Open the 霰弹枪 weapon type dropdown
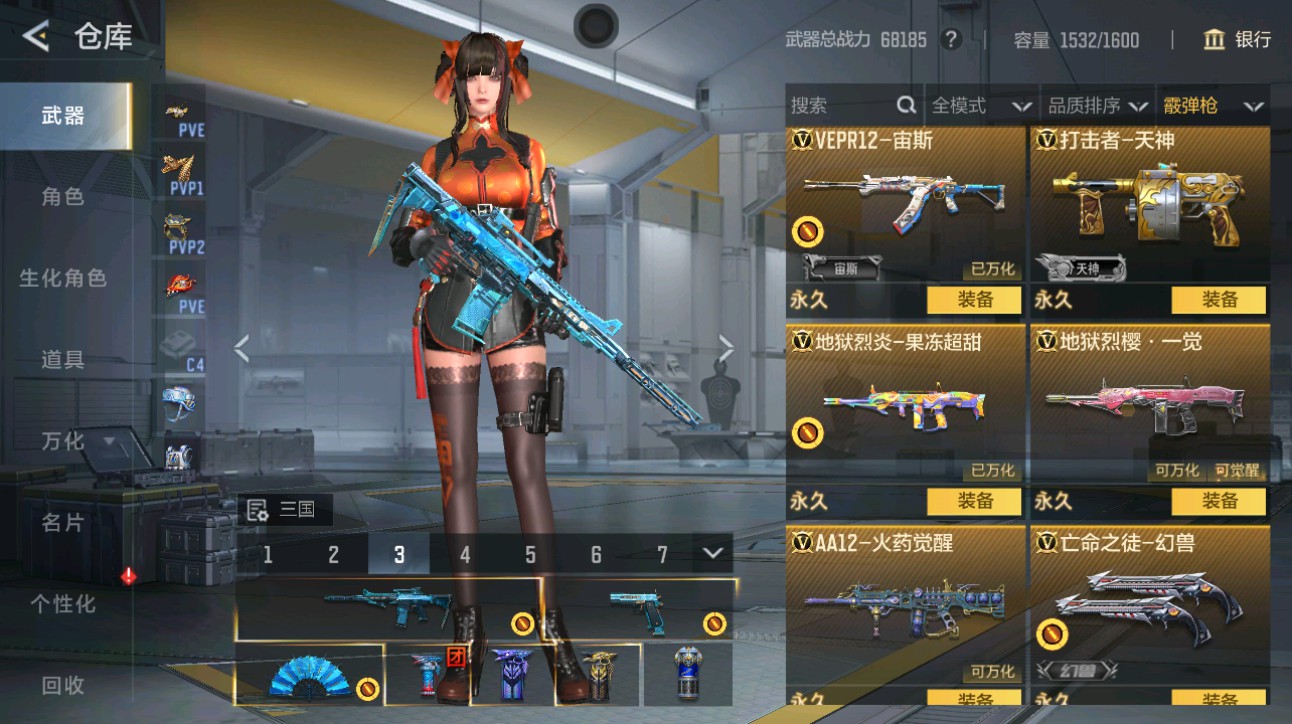The height and width of the screenshot is (724, 1292). tap(1212, 105)
